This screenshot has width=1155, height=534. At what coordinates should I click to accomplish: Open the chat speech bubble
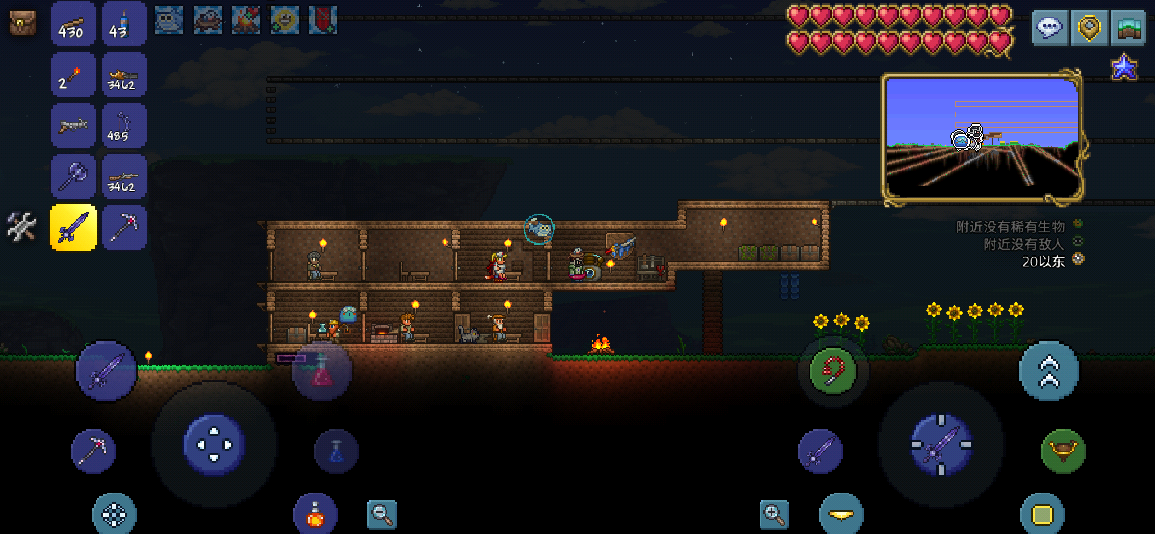[1049, 27]
